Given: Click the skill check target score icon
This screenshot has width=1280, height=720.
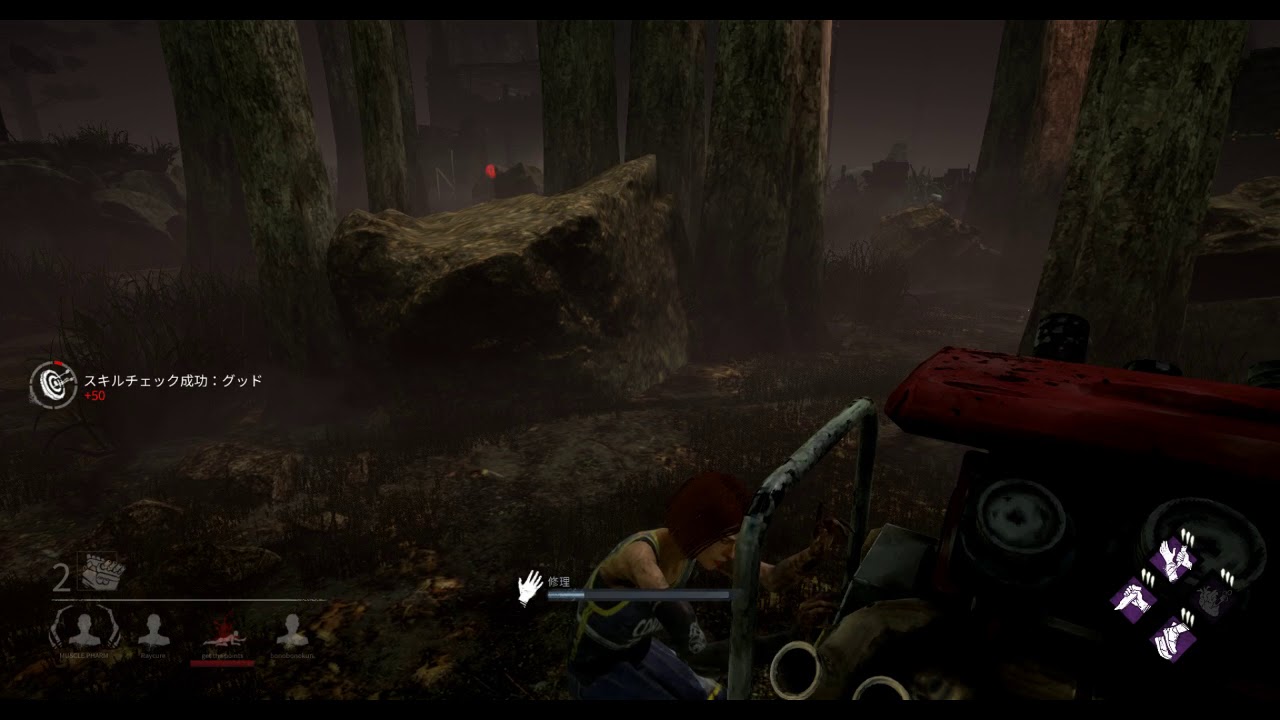Looking at the screenshot, I should [x=53, y=385].
